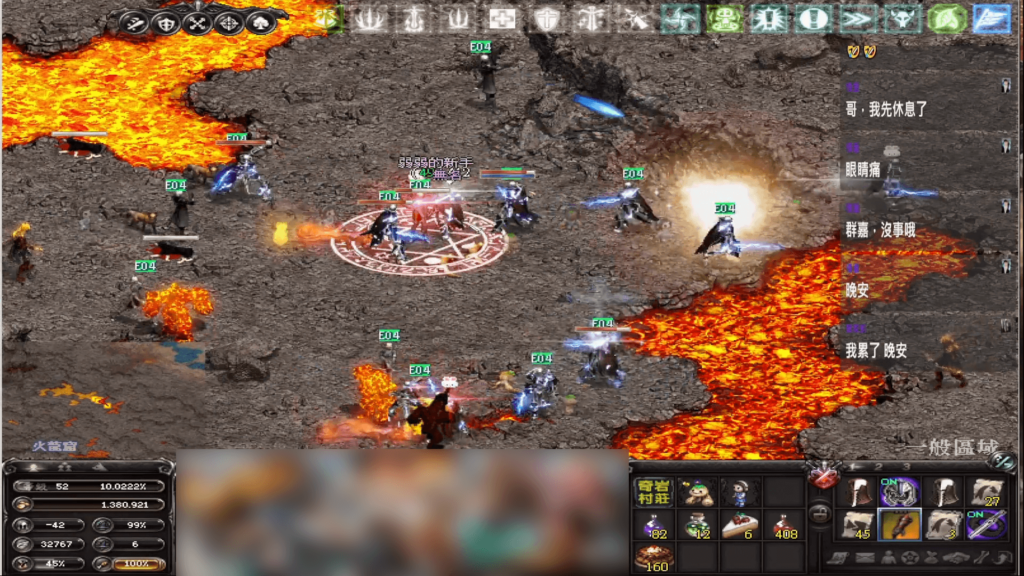Select the mushroom creature doll item
Screen dimensions: 1024x576
click(x=697, y=492)
